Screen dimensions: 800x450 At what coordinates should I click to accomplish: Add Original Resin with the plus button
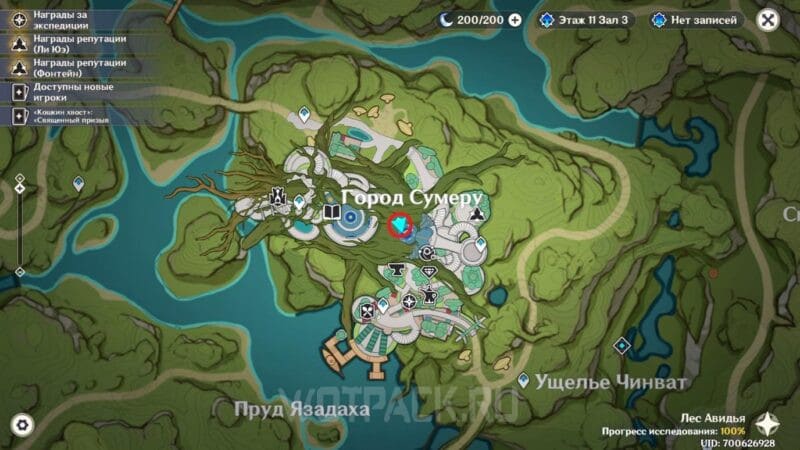tap(515, 19)
